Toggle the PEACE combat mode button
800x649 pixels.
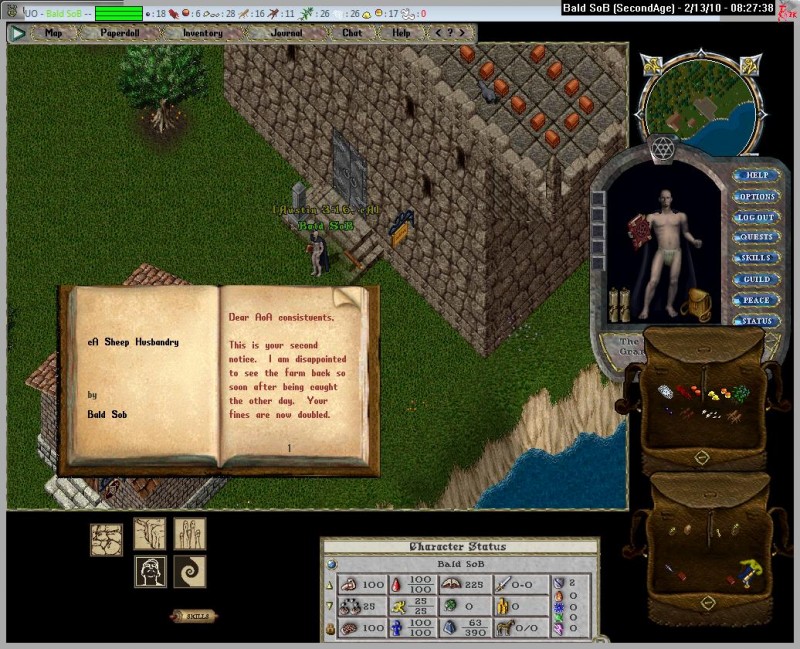pyautogui.click(x=756, y=300)
